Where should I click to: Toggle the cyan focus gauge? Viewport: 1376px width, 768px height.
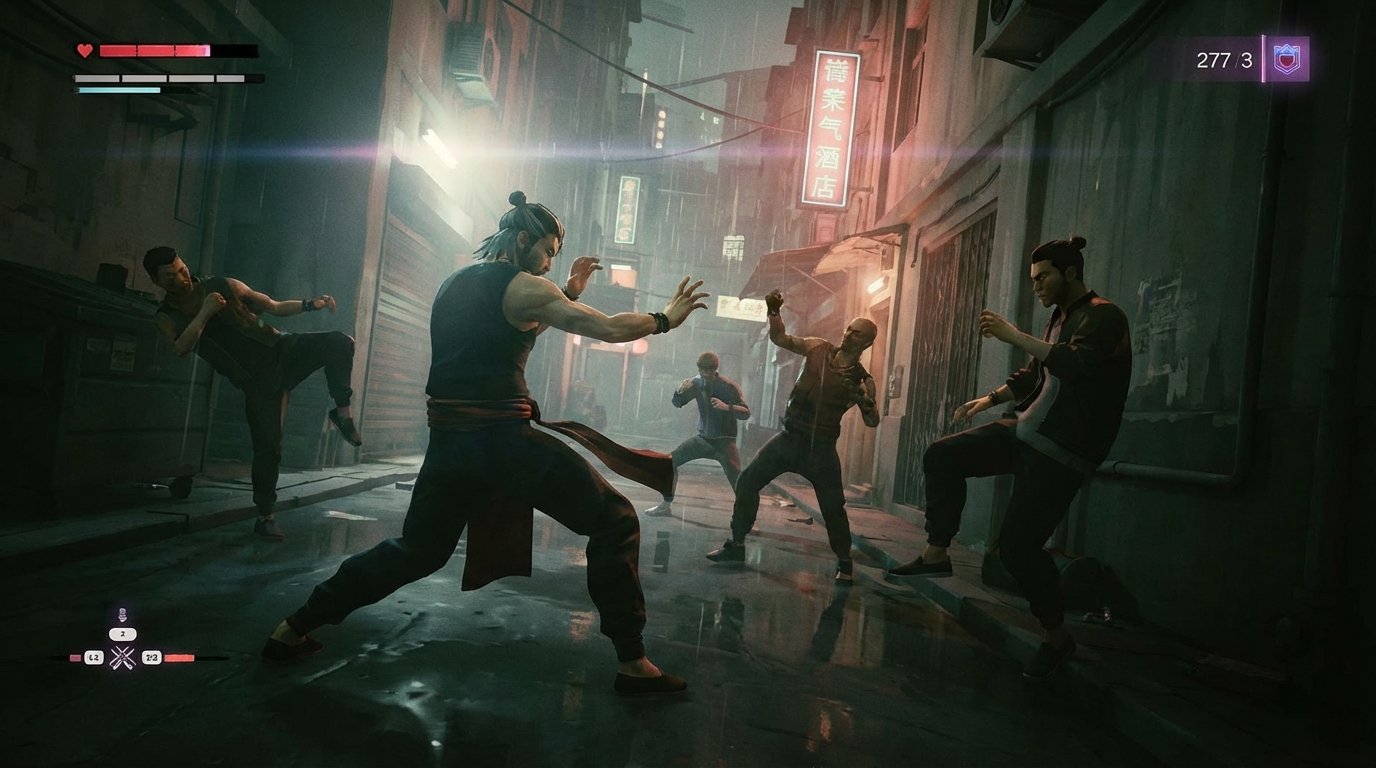pyautogui.click(x=118, y=90)
